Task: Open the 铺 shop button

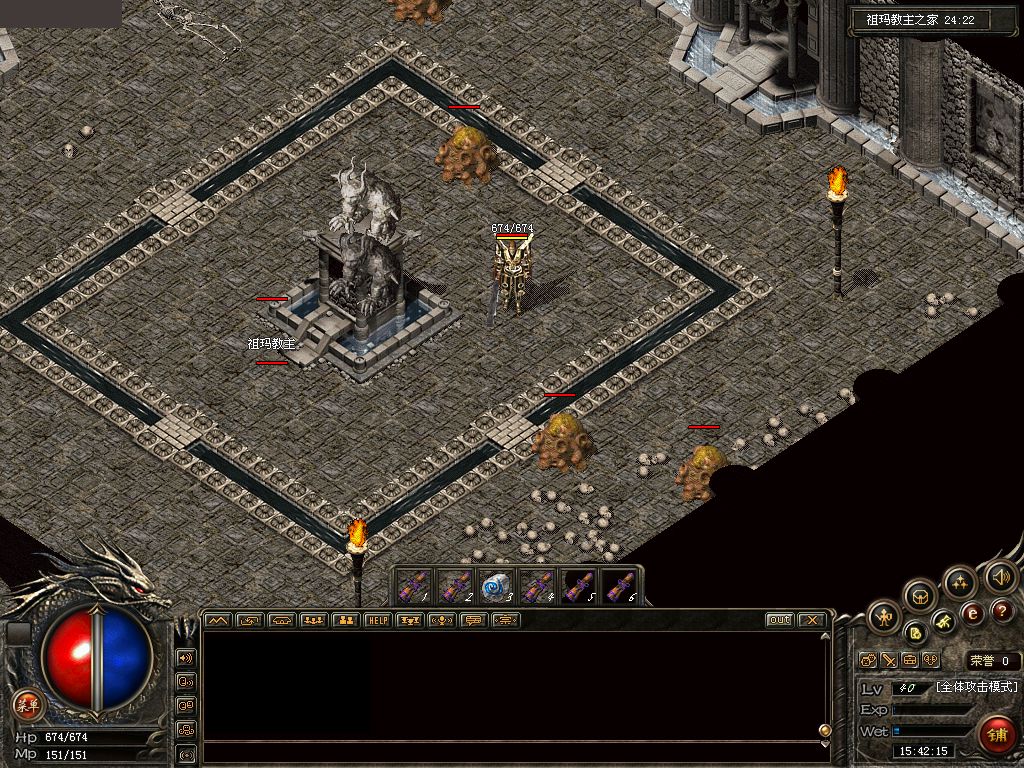Action: (x=997, y=735)
